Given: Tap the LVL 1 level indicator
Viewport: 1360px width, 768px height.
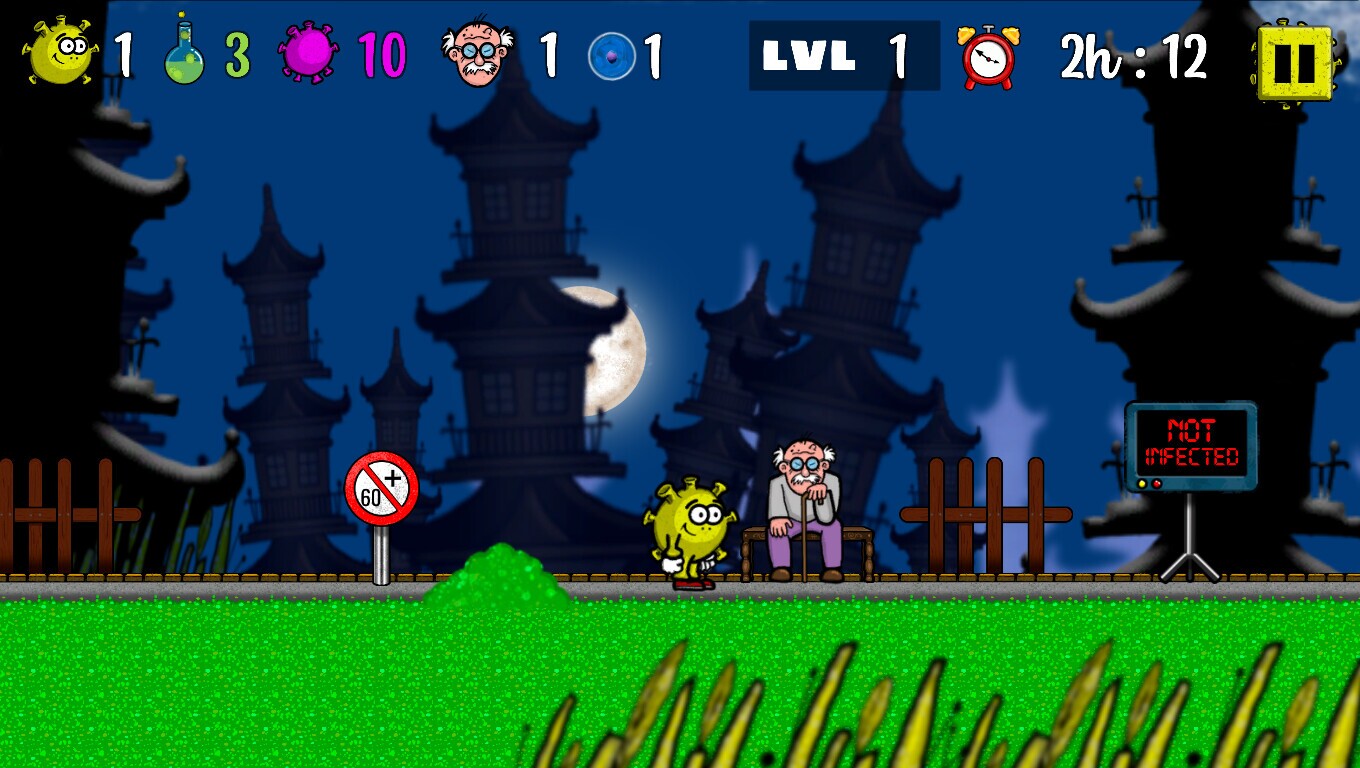Looking at the screenshot, I should point(843,56).
